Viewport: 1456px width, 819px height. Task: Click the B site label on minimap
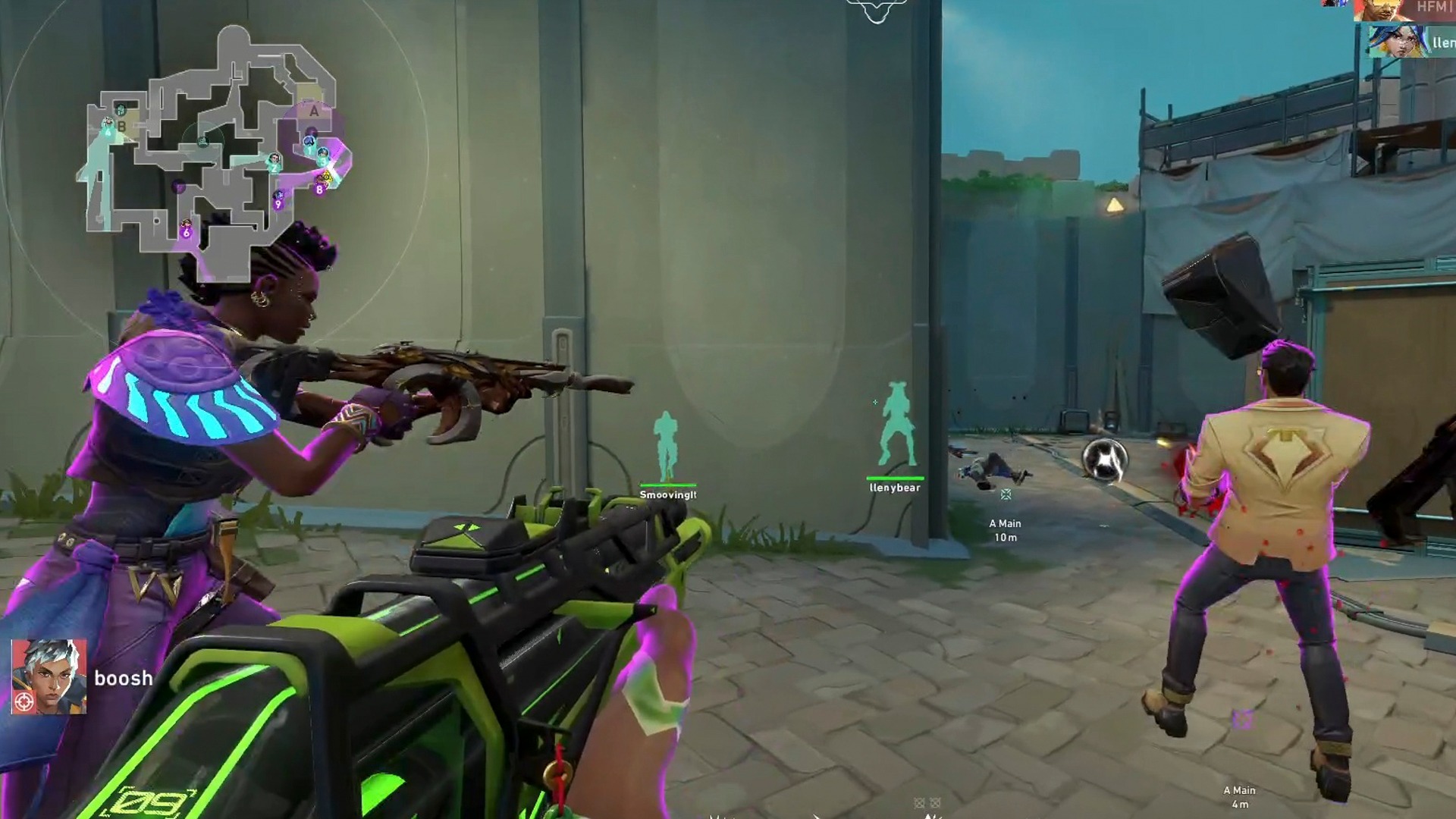click(x=121, y=126)
